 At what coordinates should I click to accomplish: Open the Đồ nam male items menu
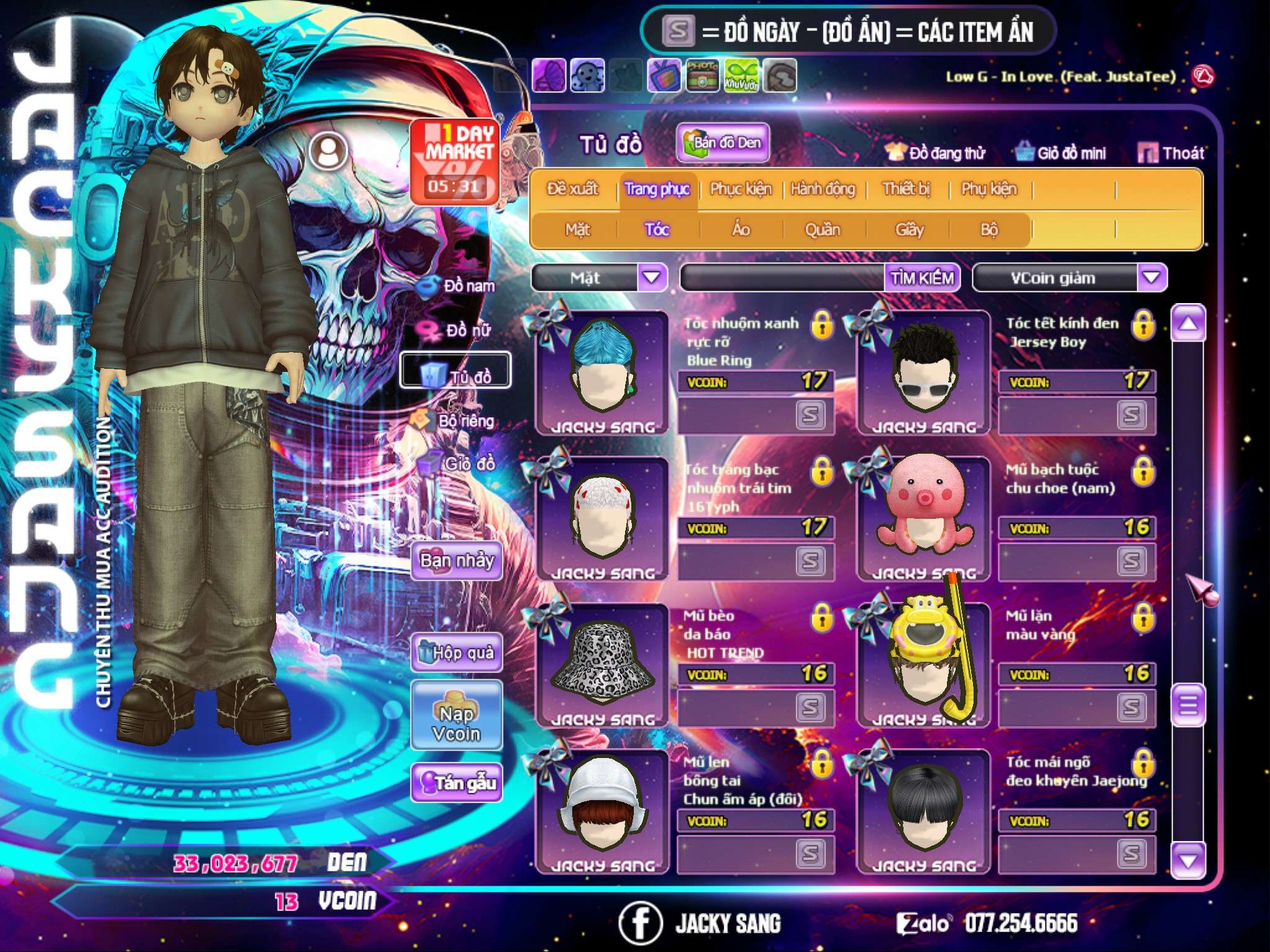pyautogui.click(x=459, y=286)
